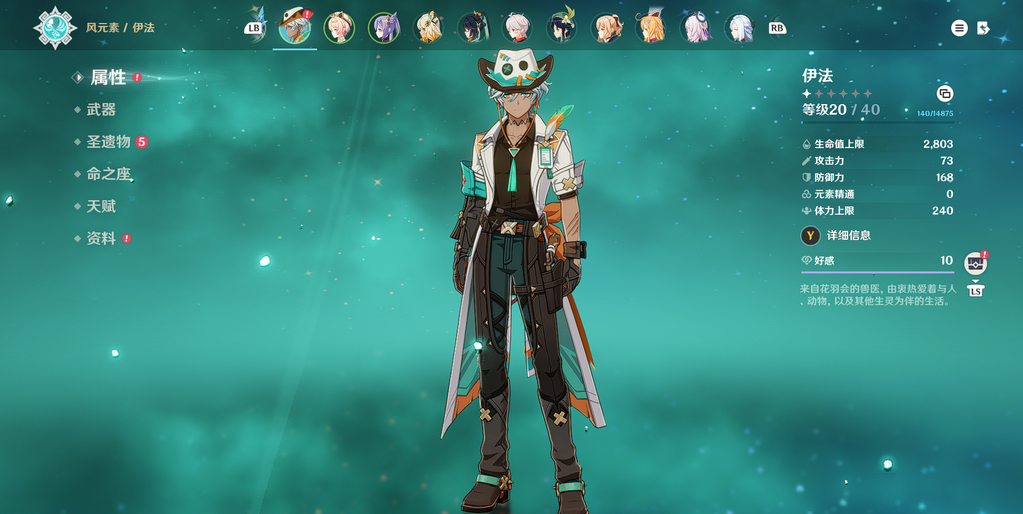Exit the character screen via the top-right icon
Viewport: 1023px width, 514px height.
(x=984, y=28)
